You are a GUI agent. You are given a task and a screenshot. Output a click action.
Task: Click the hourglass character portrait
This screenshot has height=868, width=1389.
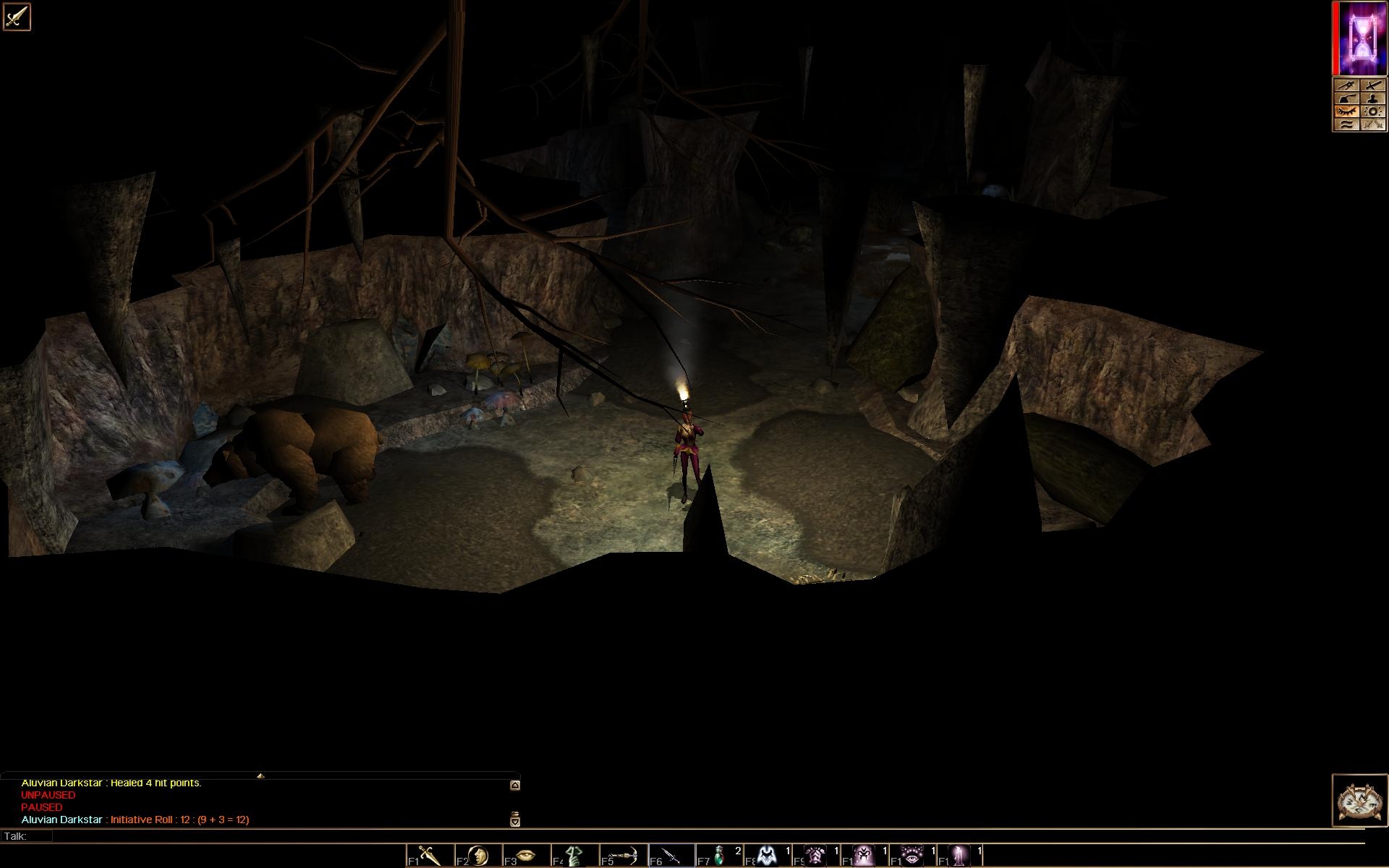tap(1363, 38)
